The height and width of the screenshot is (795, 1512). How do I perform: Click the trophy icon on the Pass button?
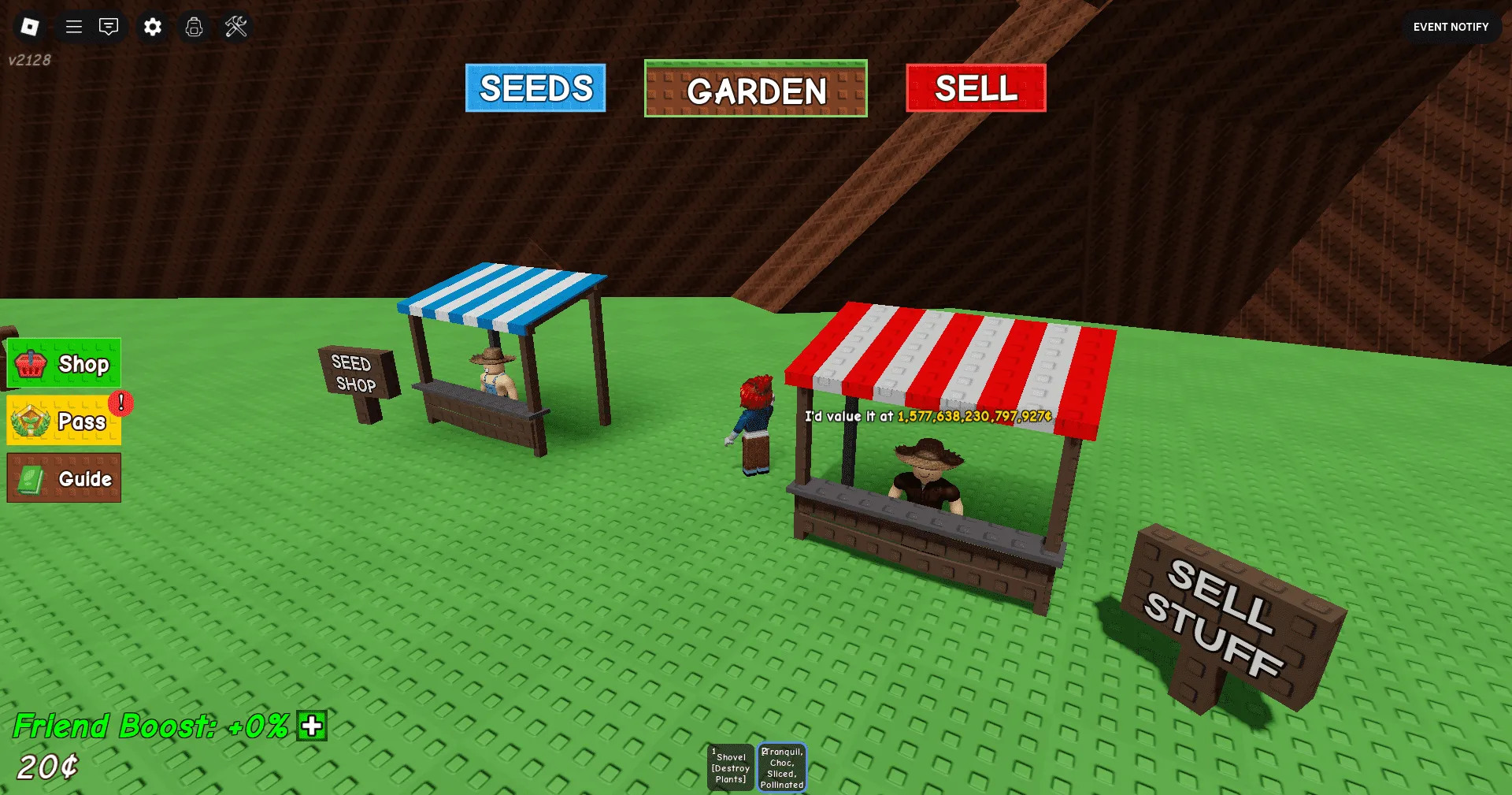pos(30,420)
